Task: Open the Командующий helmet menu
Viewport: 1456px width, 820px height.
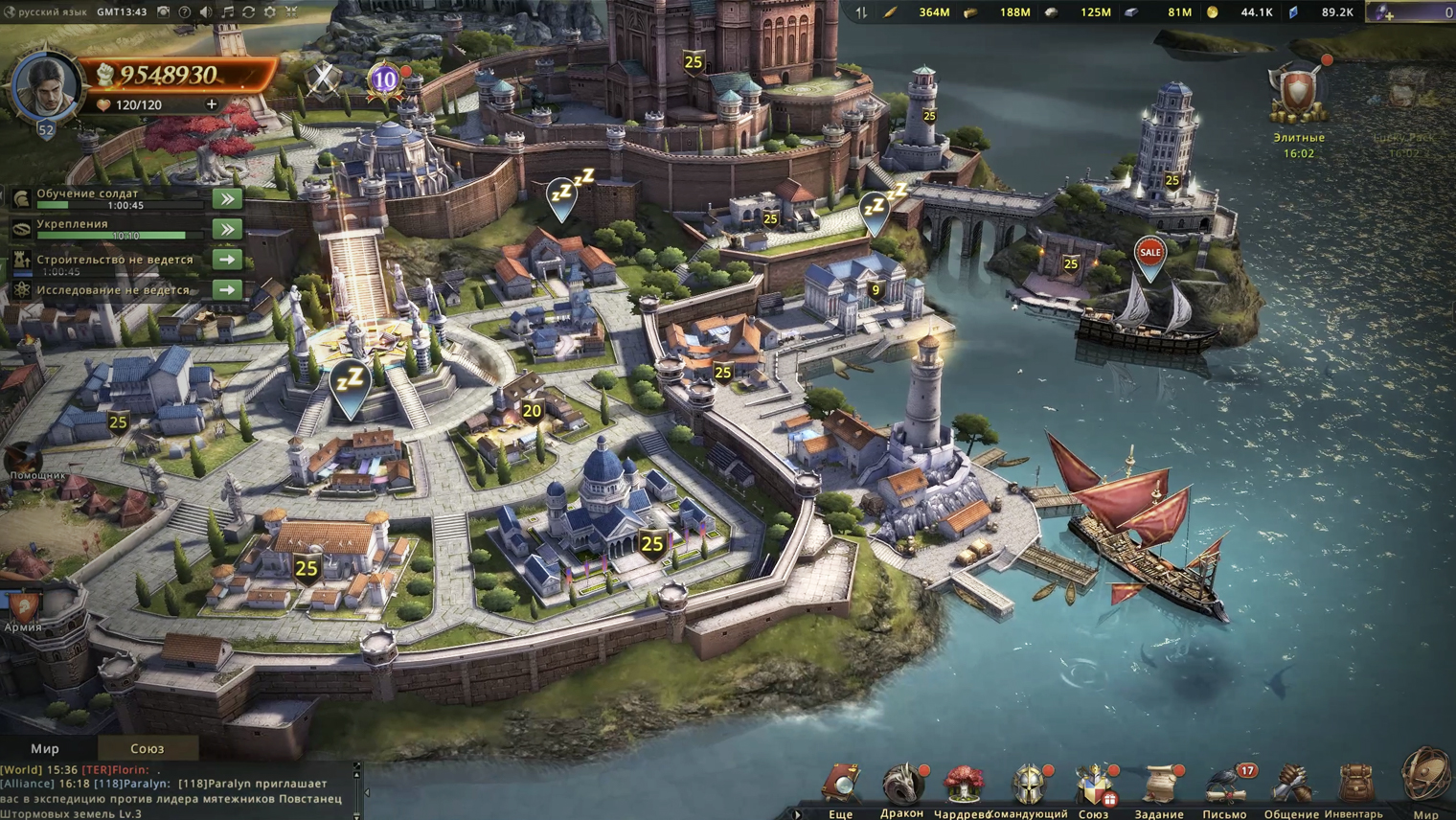Action: [x=1030, y=785]
